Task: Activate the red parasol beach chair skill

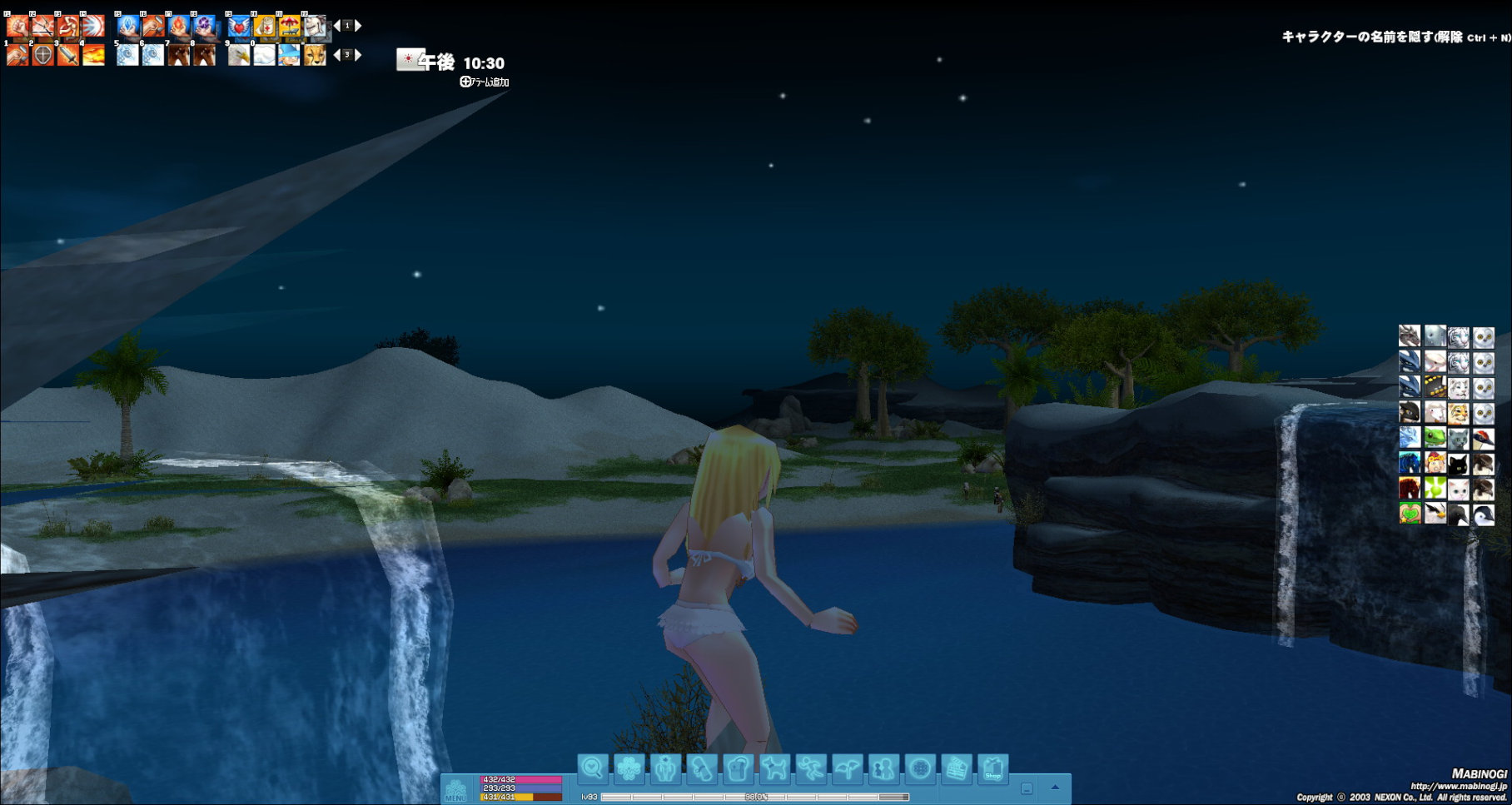Action: pyautogui.click(x=290, y=27)
